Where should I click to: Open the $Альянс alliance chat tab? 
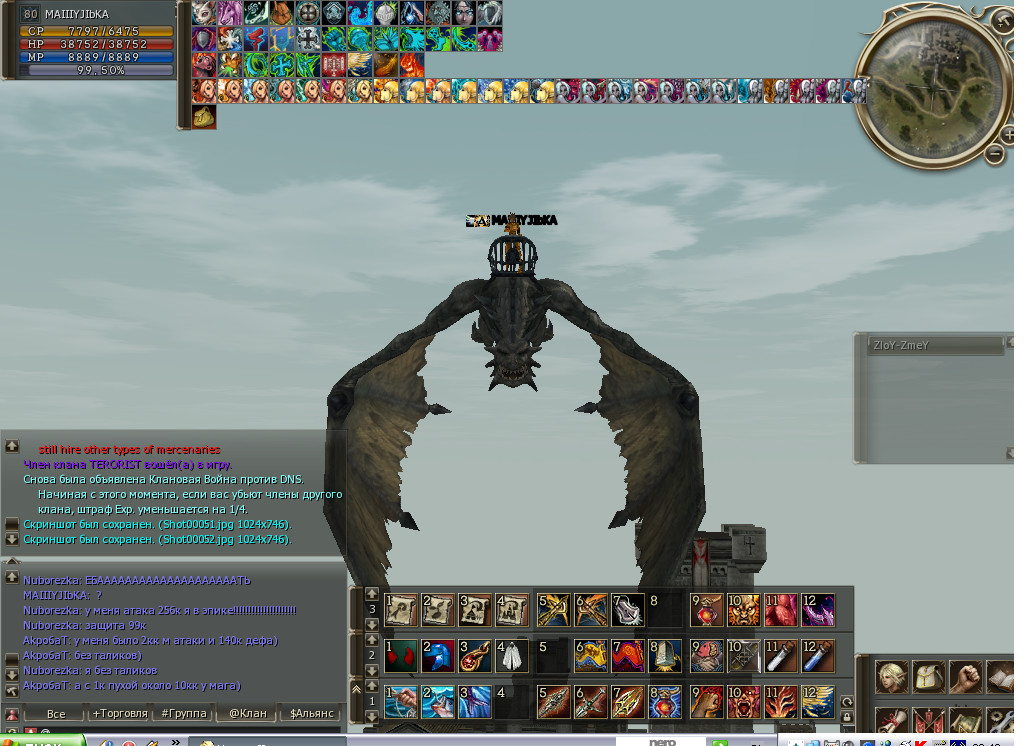311,714
